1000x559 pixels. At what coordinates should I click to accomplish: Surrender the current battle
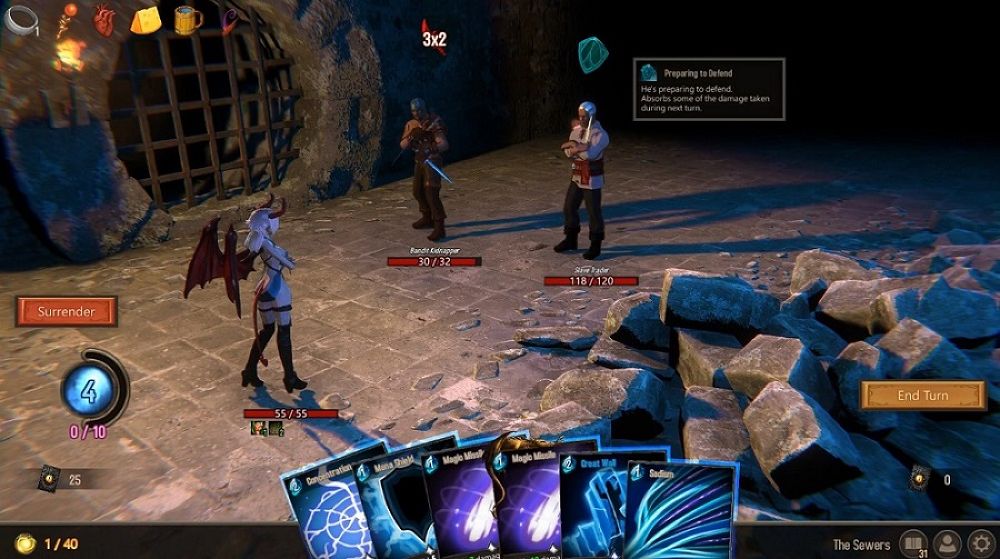click(66, 312)
